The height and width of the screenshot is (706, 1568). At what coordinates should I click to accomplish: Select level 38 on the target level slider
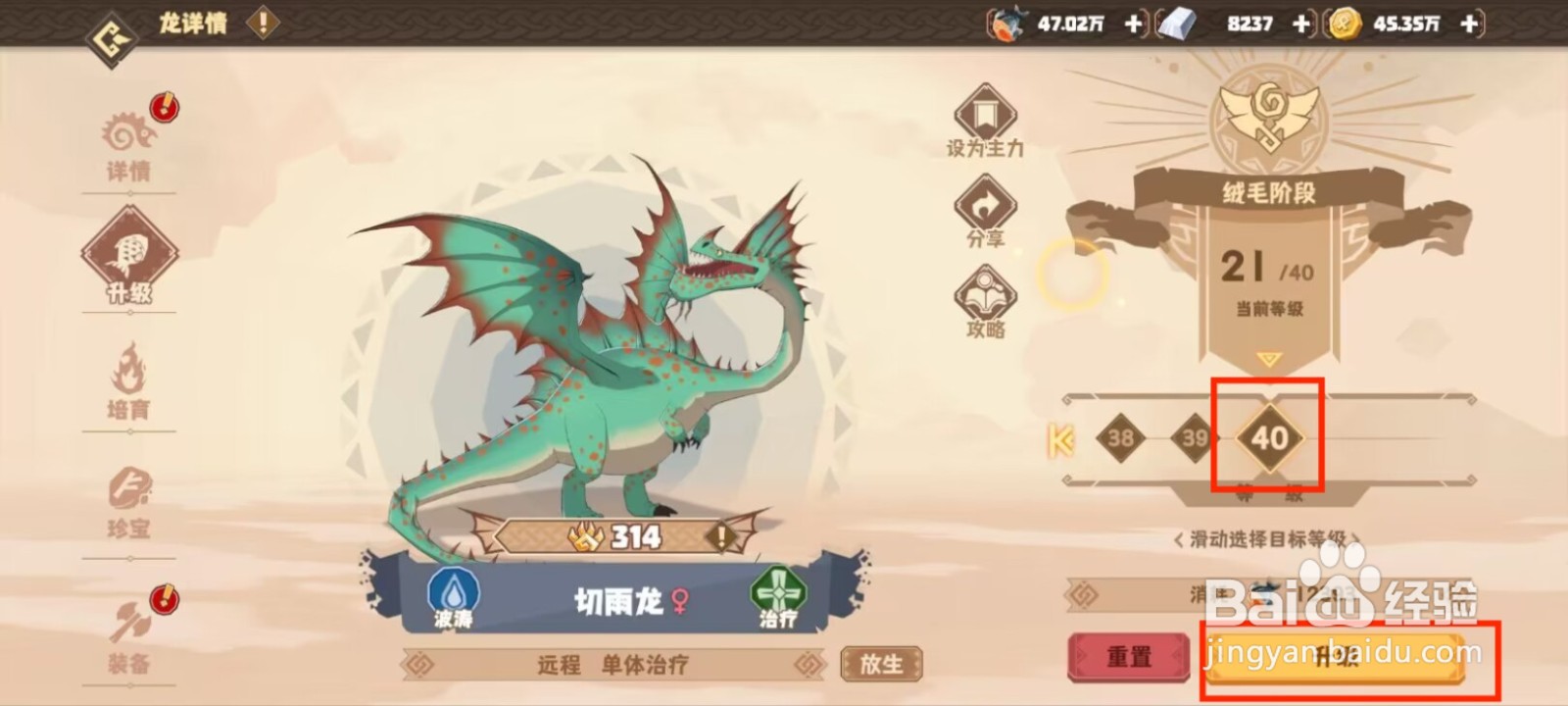tap(1121, 438)
